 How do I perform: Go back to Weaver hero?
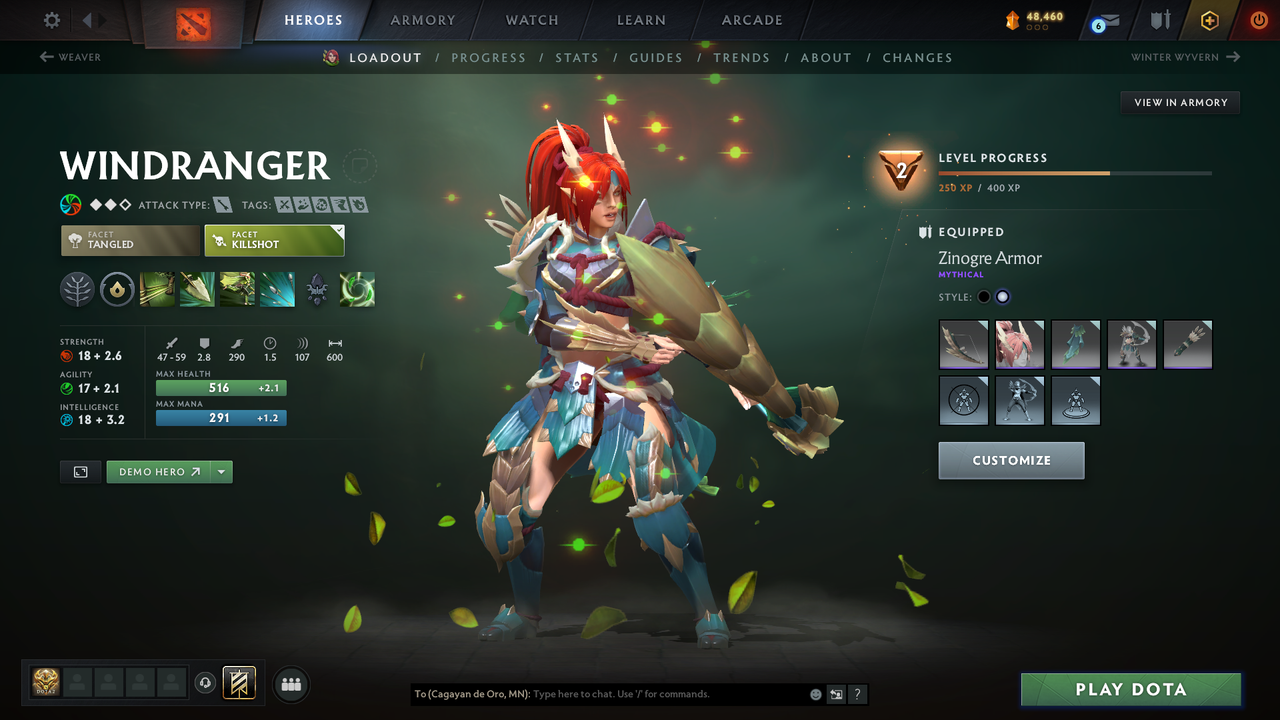pos(70,57)
